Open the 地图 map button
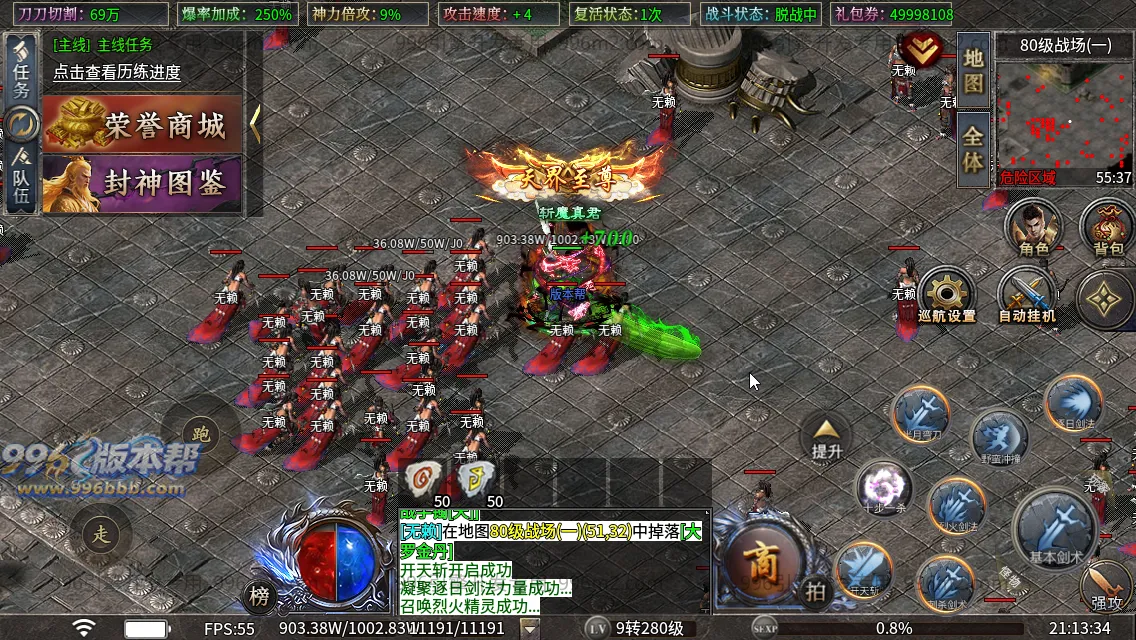 pos(974,69)
